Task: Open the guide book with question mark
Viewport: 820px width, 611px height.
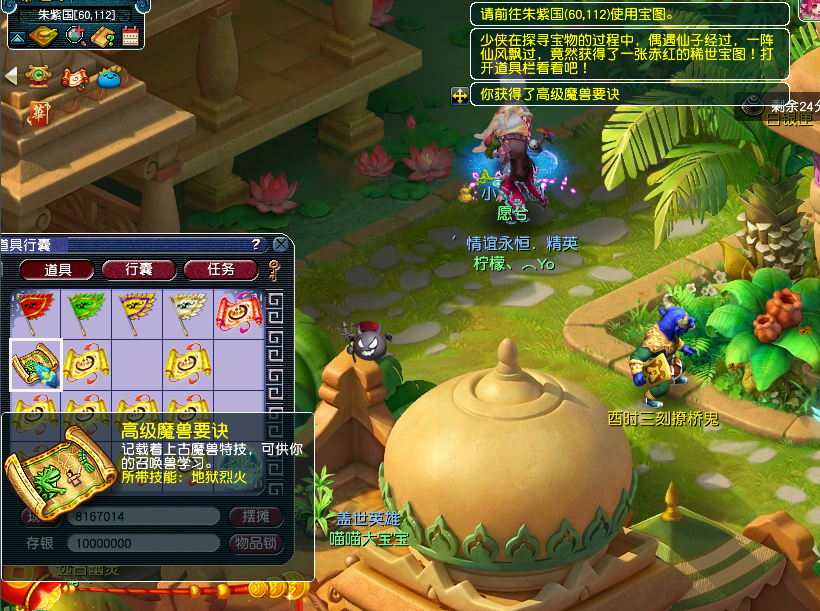Action: tap(101, 37)
